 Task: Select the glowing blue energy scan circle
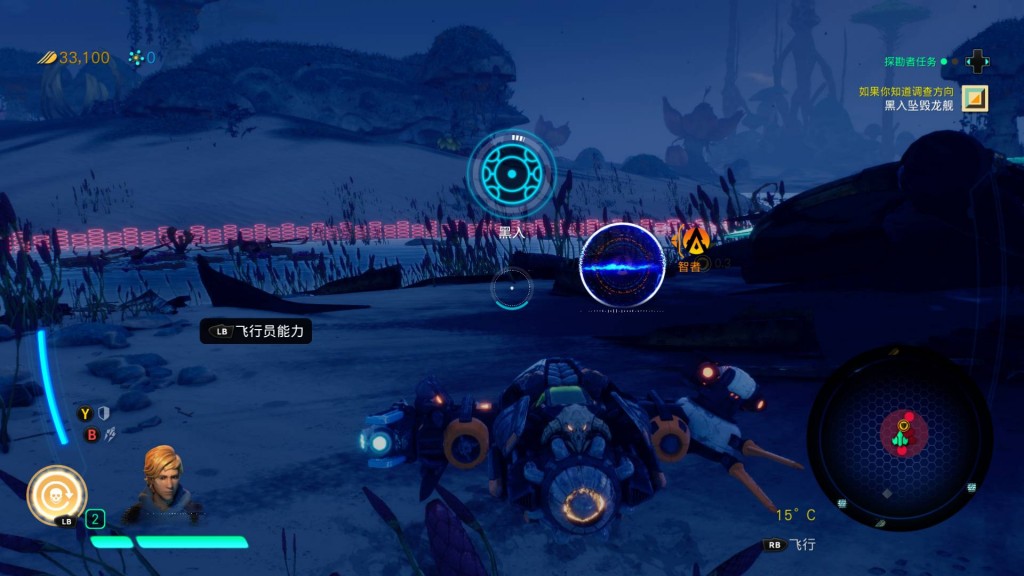pos(623,265)
